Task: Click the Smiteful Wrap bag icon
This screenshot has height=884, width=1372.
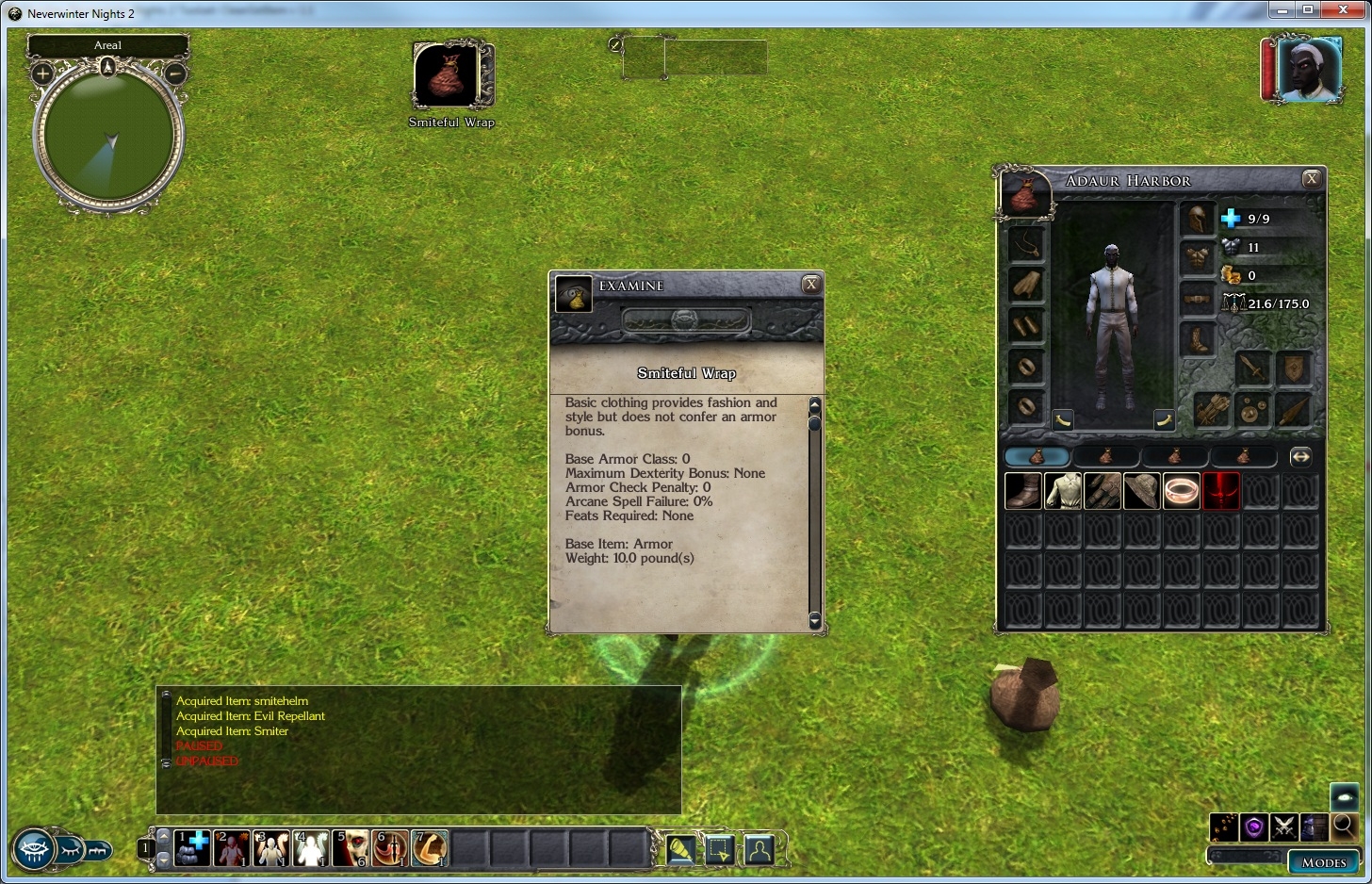Action: click(447, 75)
